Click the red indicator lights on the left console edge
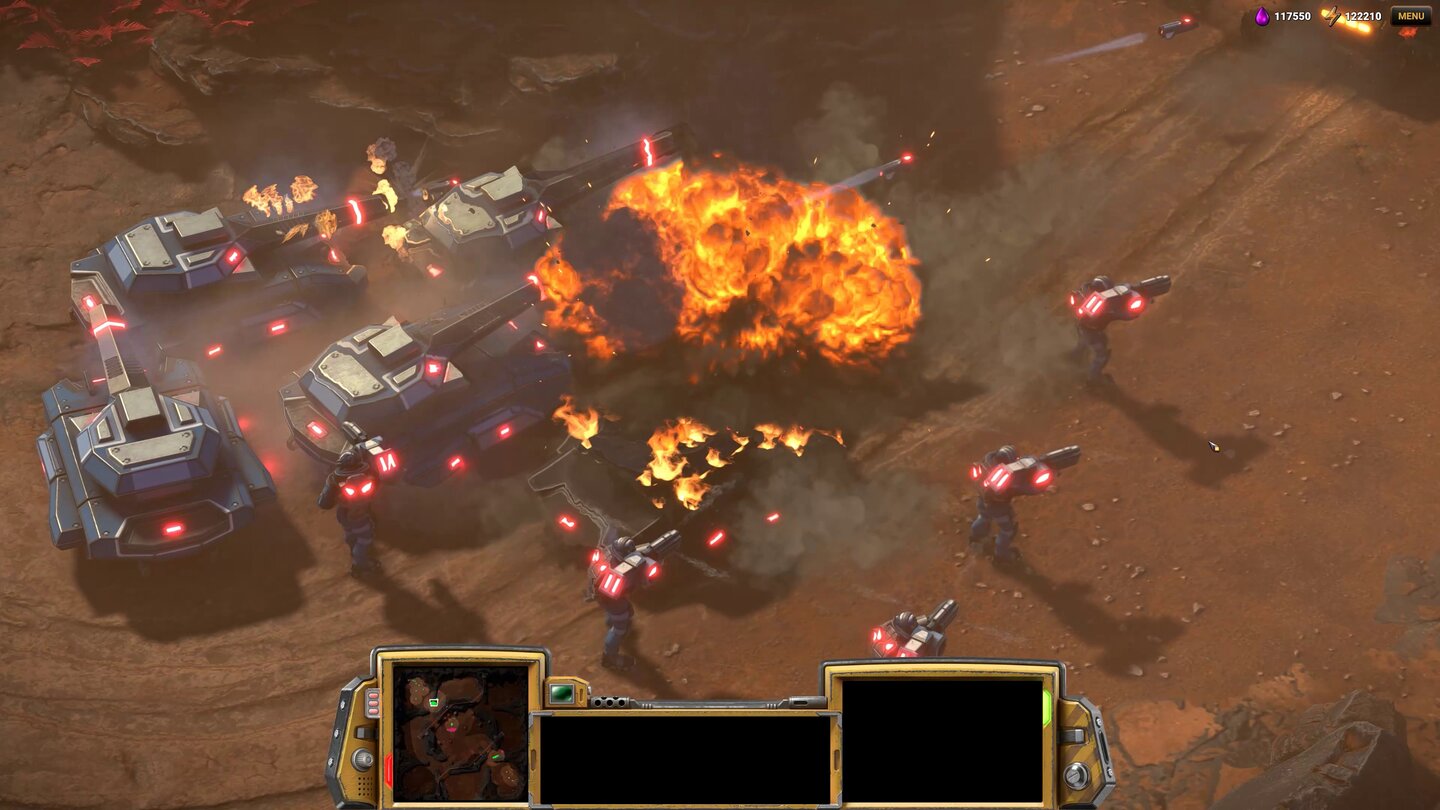Viewport: 1440px width, 810px height. click(x=372, y=701)
